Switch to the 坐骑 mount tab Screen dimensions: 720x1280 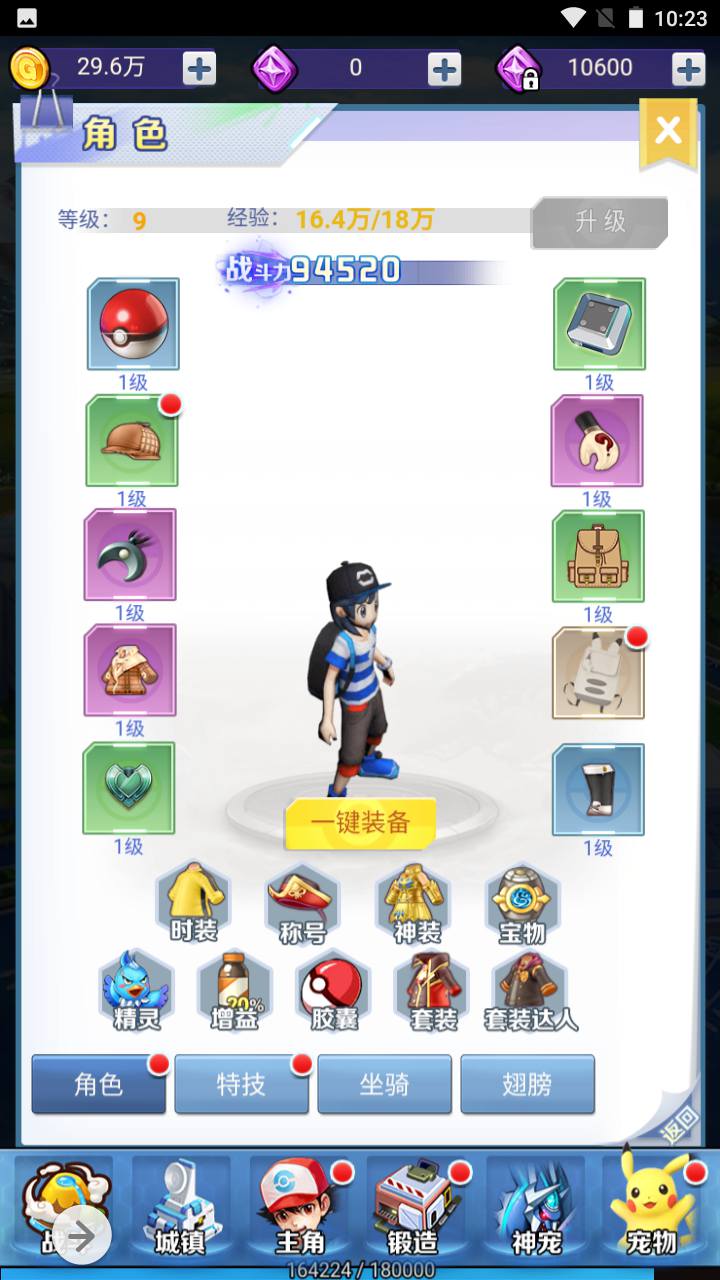coord(384,1084)
